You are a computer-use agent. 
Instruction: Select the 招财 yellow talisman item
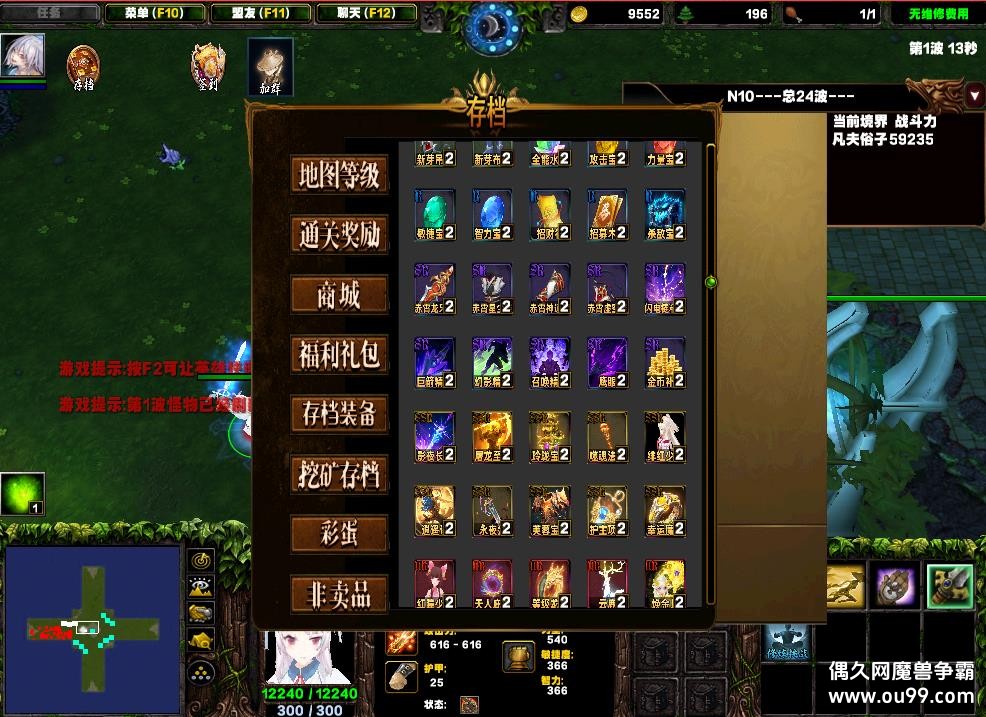coord(550,215)
